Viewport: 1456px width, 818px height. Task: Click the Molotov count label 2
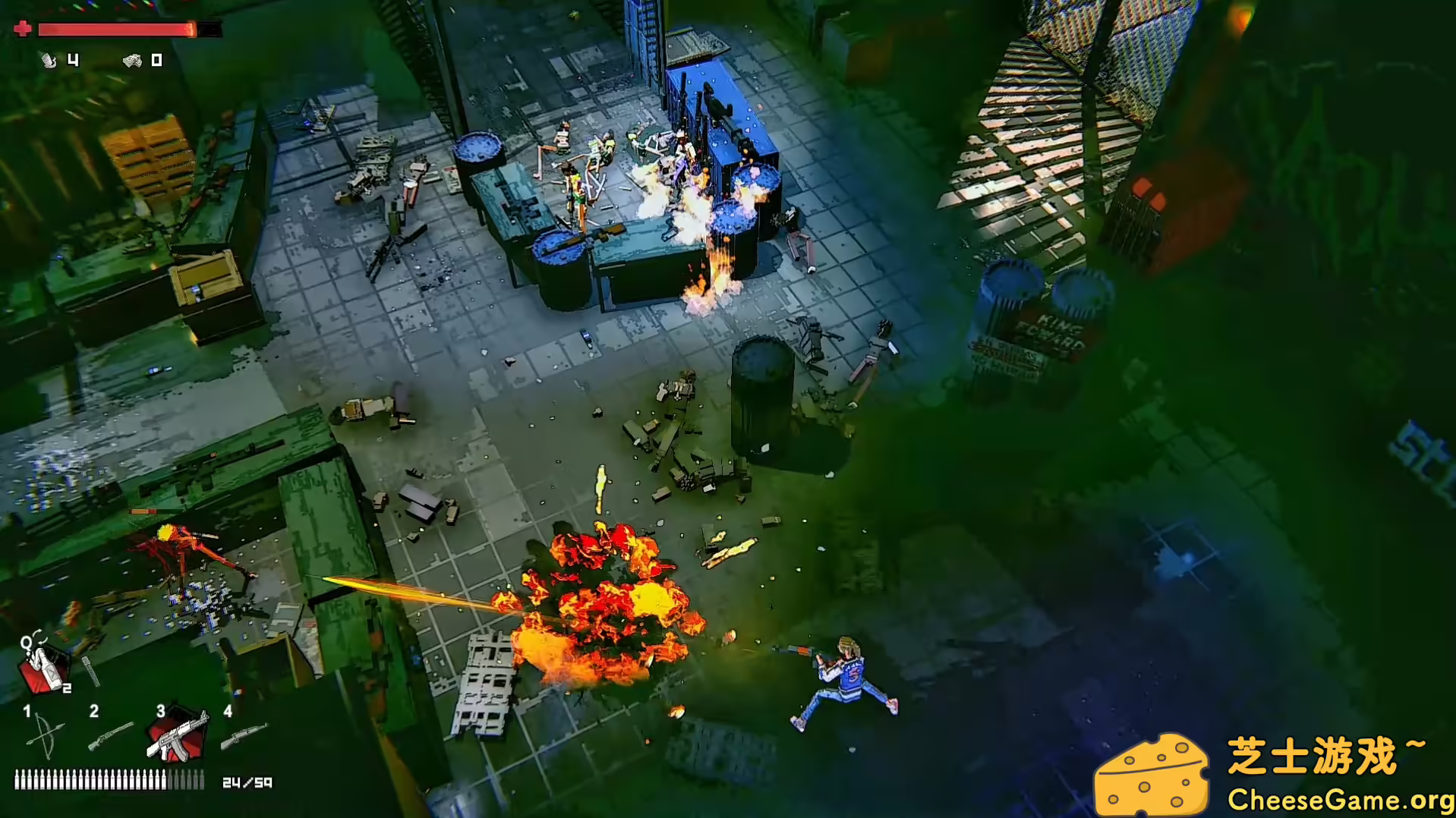point(66,687)
